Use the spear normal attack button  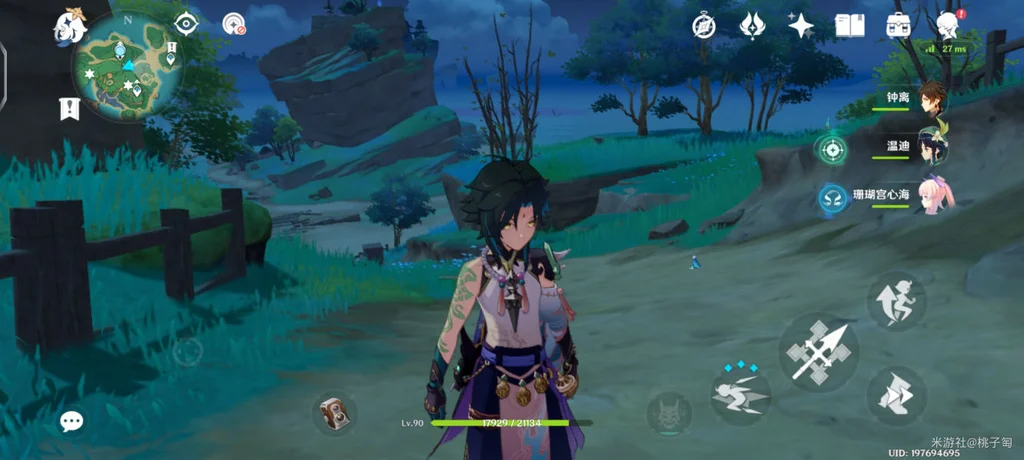819,351
